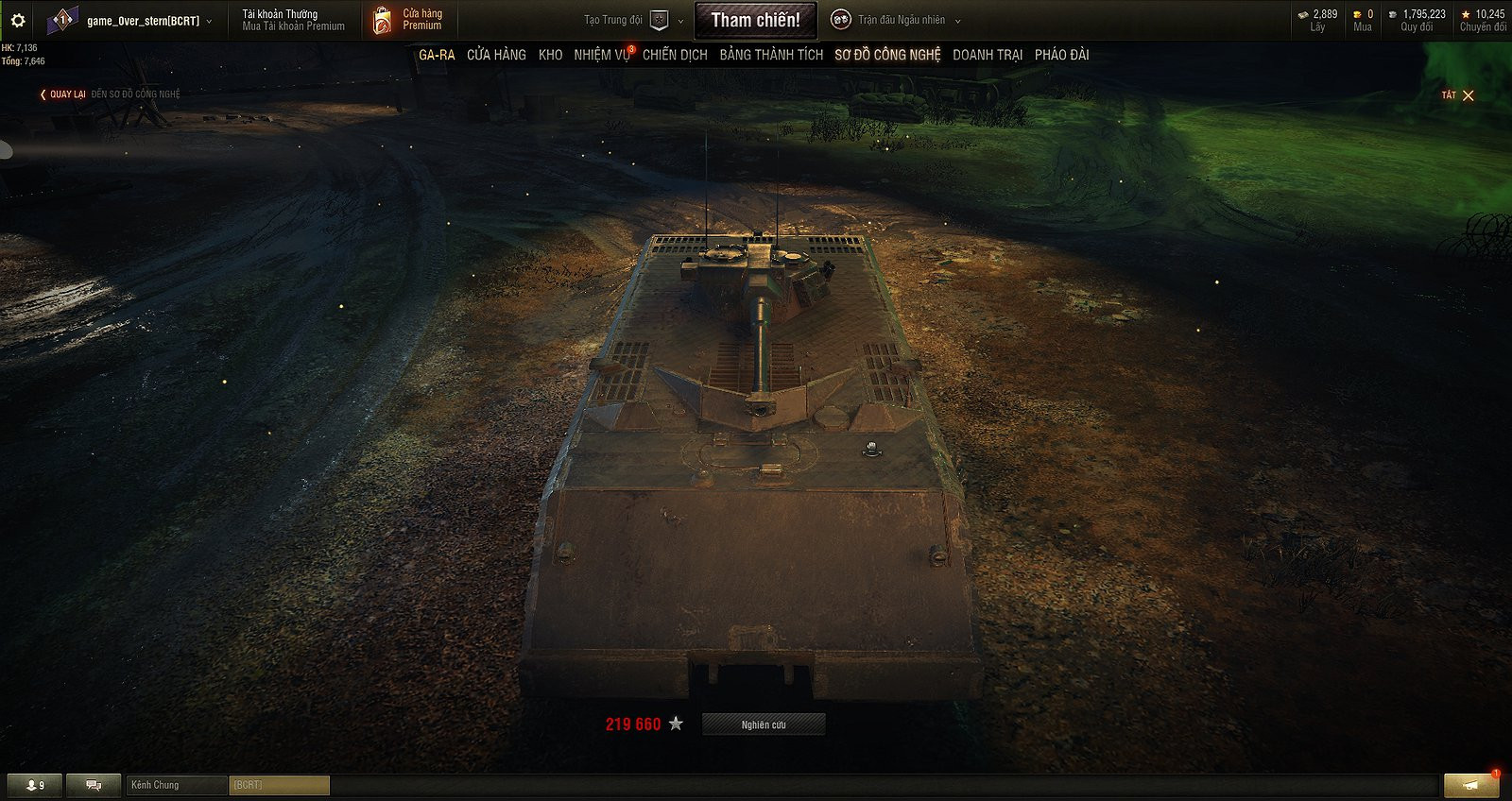Type in the [BCRT] chat input field

pos(280,784)
